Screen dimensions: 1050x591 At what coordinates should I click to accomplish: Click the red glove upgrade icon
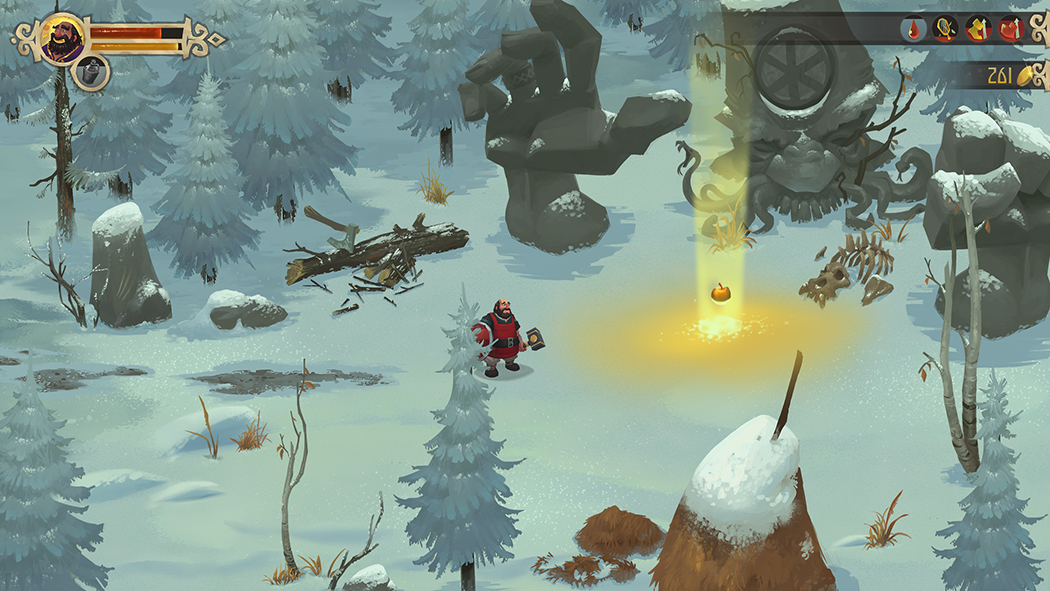click(1010, 29)
